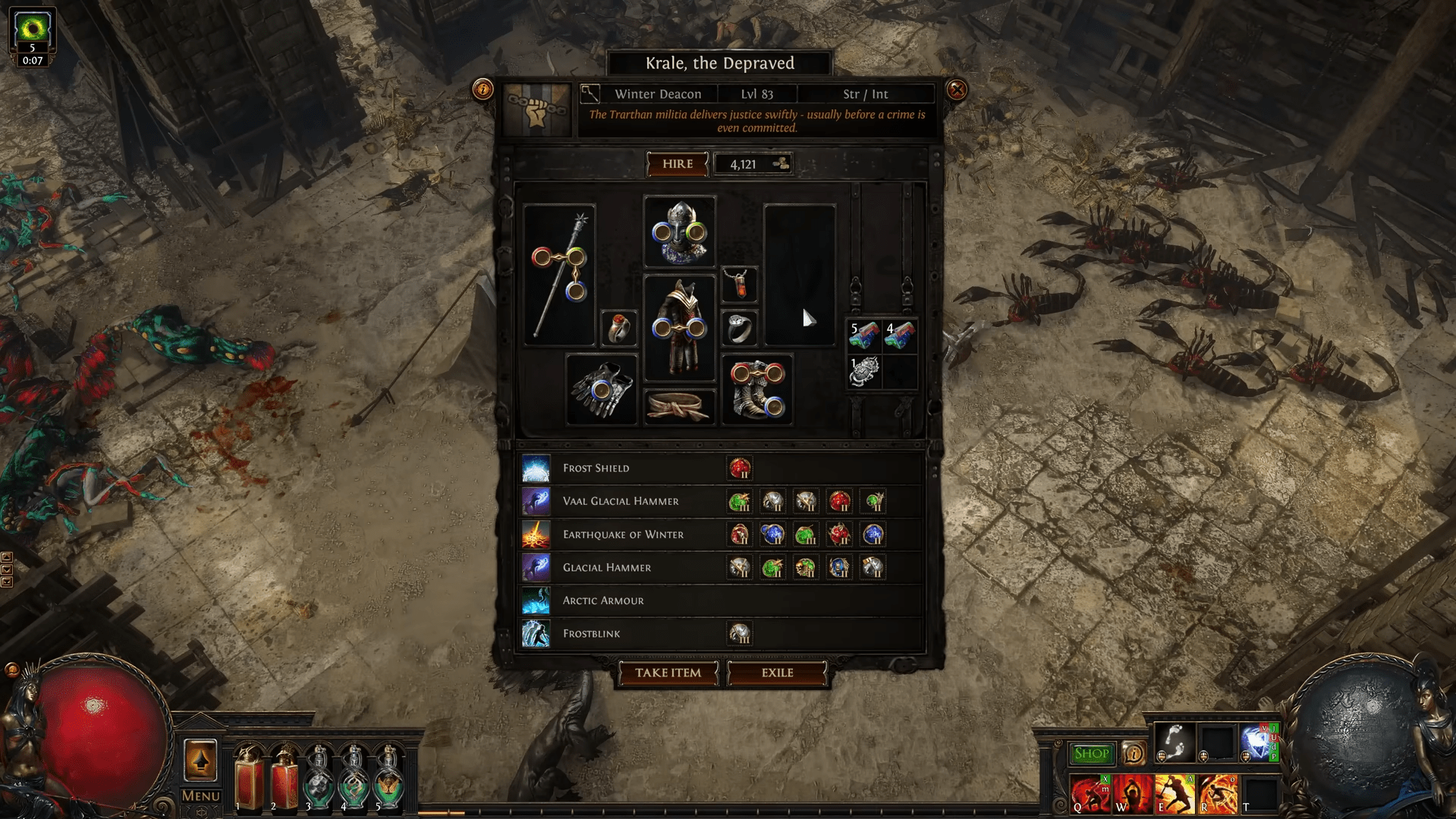
Task: Hire Krale with the Hire button
Action: (677, 164)
